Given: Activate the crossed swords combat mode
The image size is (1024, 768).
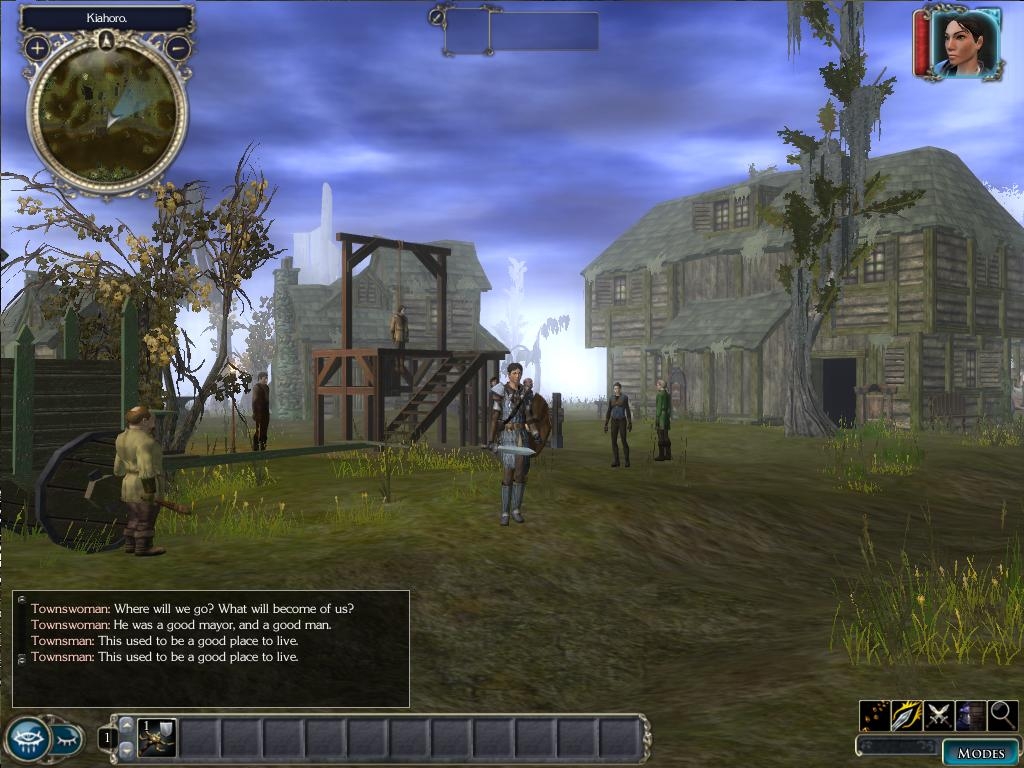Looking at the screenshot, I should point(938,715).
